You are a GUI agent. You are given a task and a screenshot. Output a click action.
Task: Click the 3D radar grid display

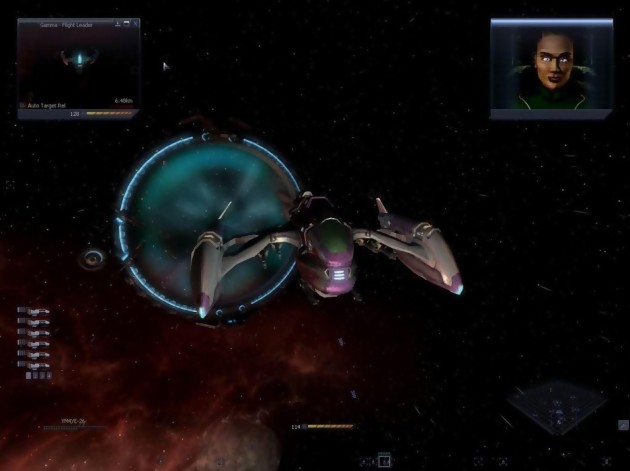pyautogui.click(x=556, y=408)
